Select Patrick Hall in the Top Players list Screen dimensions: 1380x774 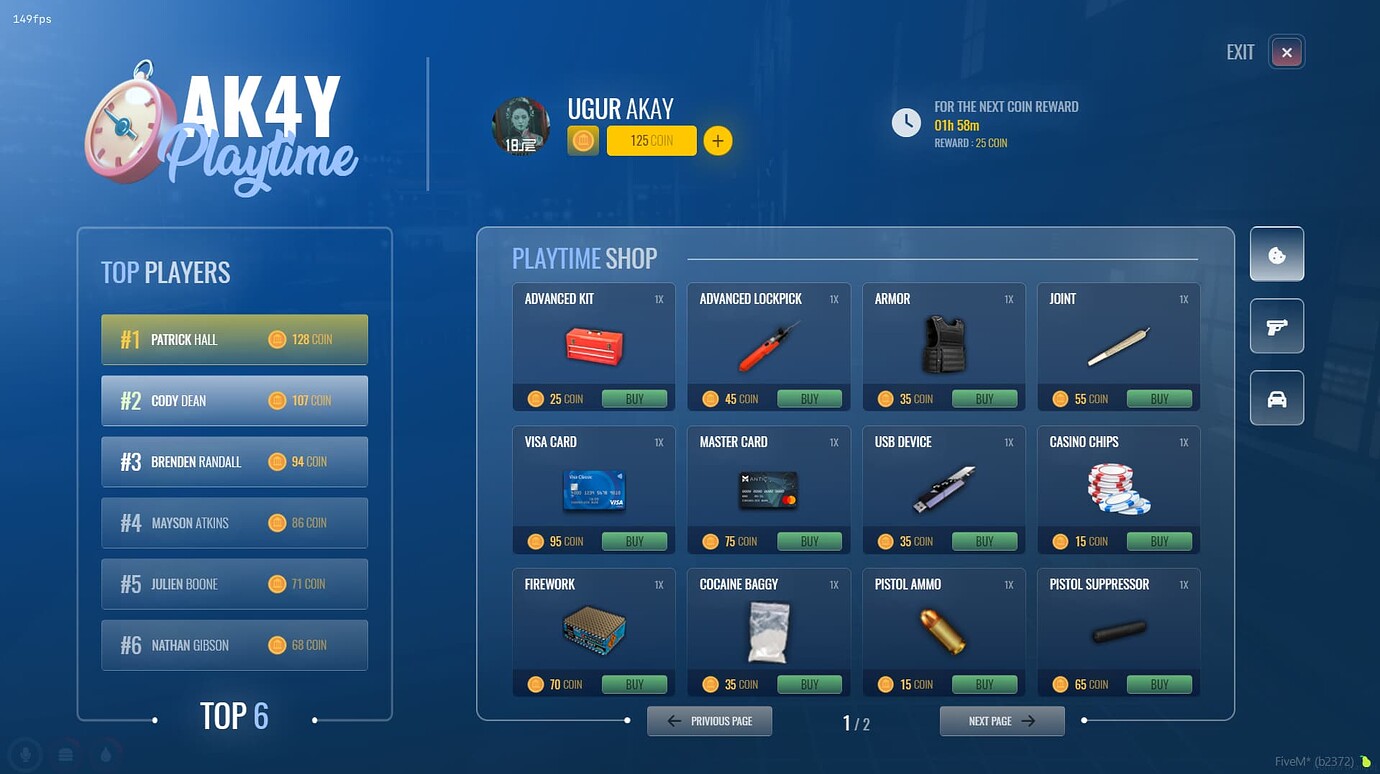tap(234, 339)
